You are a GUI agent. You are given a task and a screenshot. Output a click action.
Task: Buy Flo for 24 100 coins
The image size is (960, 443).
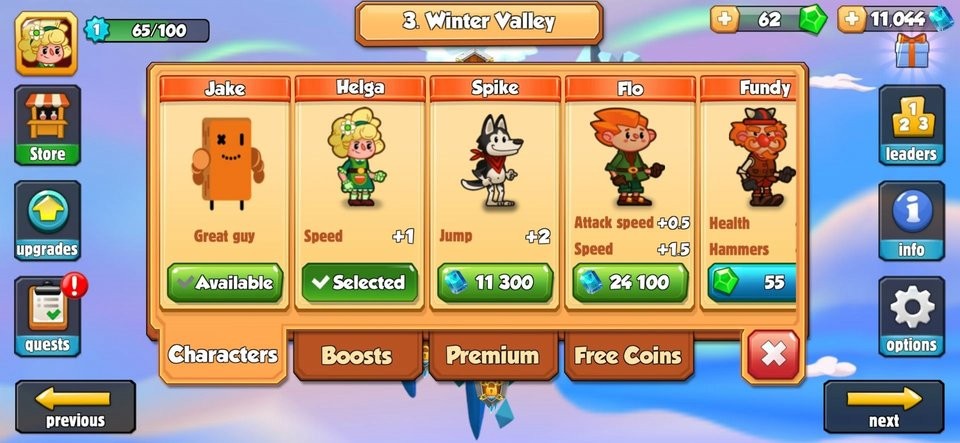click(x=630, y=282)
